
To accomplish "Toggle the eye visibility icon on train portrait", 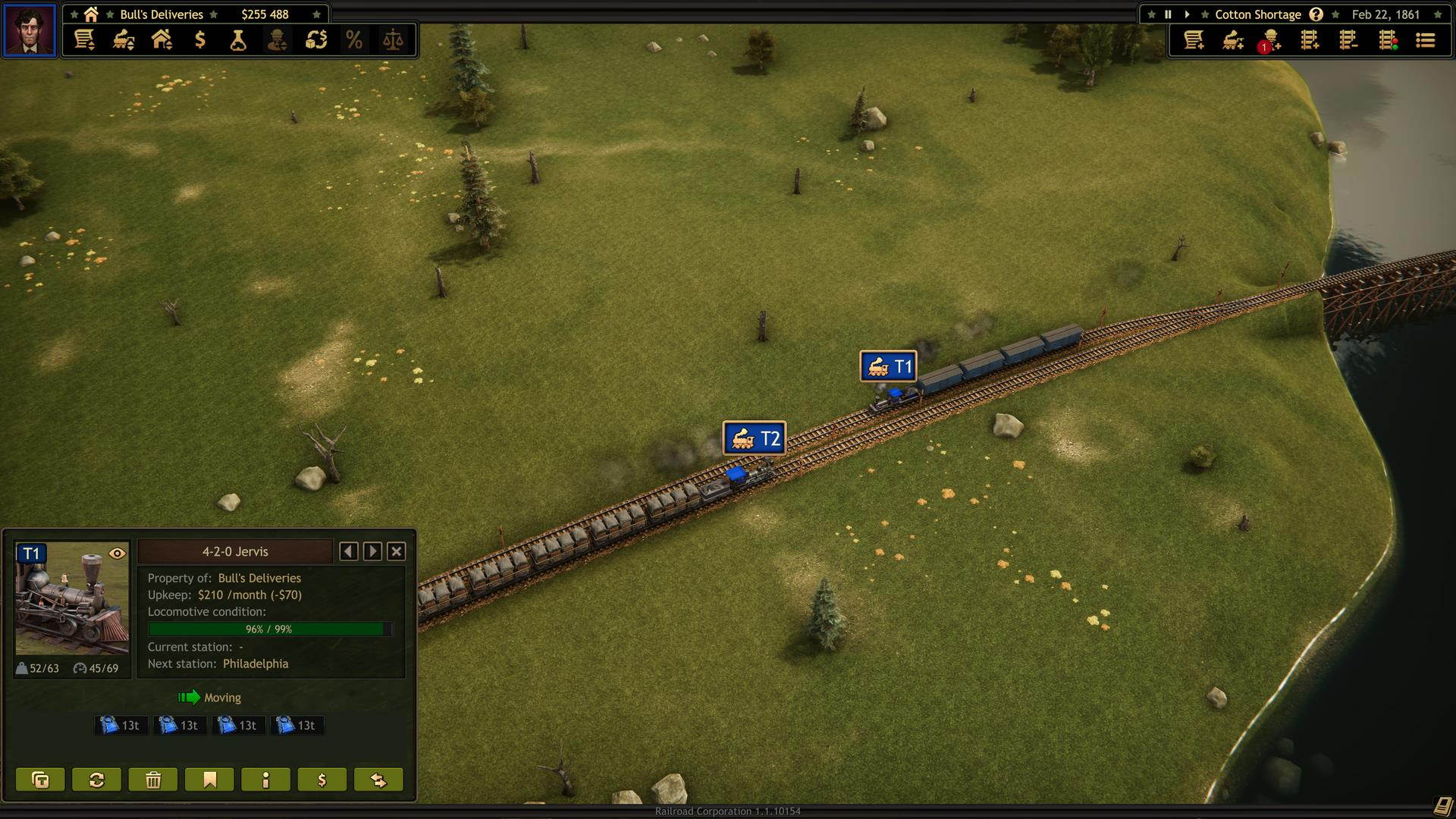I will coord(117,554).
